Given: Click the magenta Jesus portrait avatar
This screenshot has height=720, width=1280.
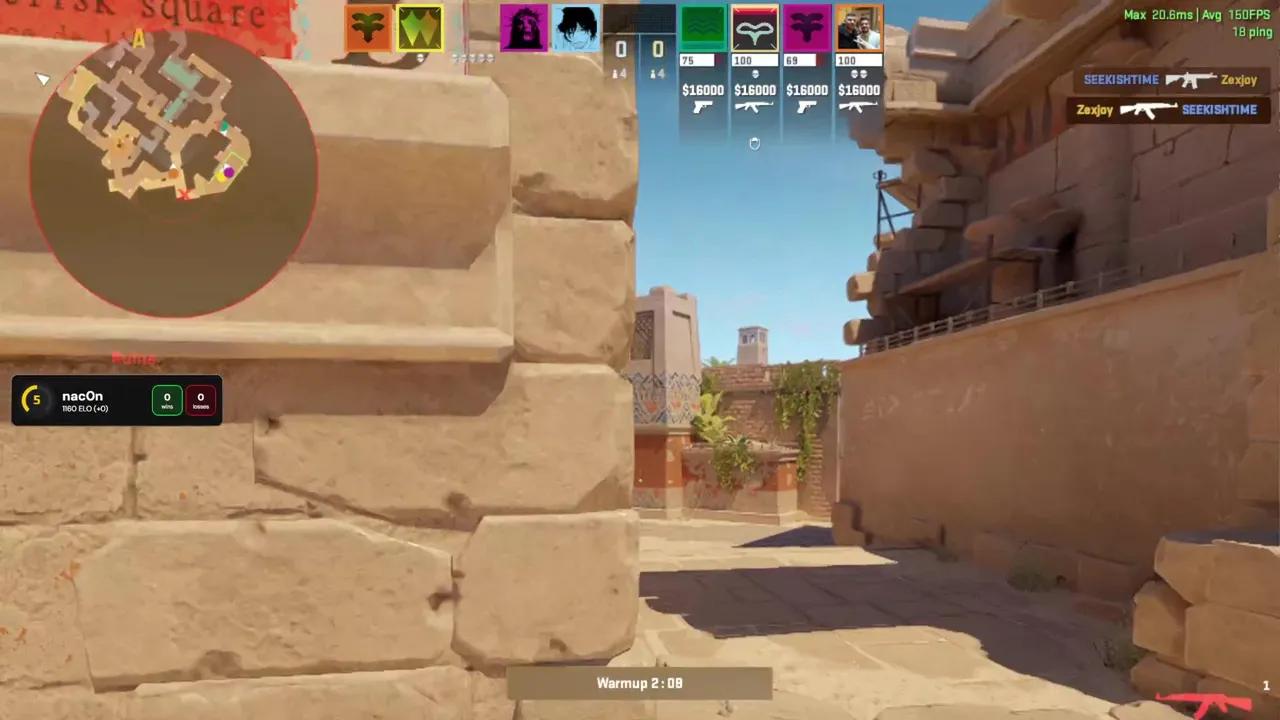Looking at the screenshot, I should click(x=524, y=27).
